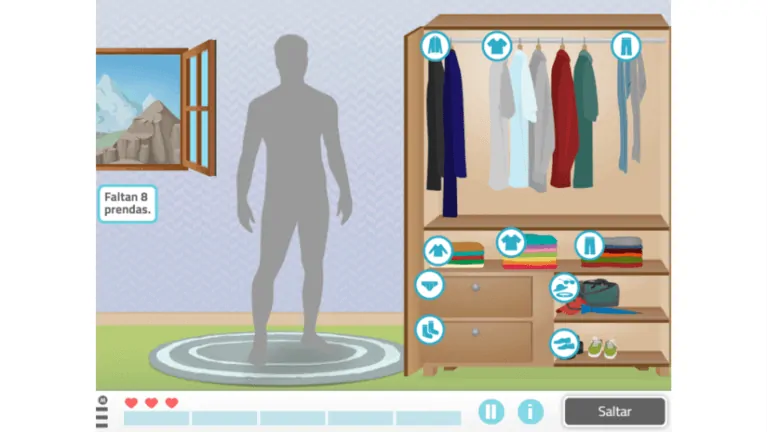Open the information button
The image size is (768, 432).
(530, 411)
